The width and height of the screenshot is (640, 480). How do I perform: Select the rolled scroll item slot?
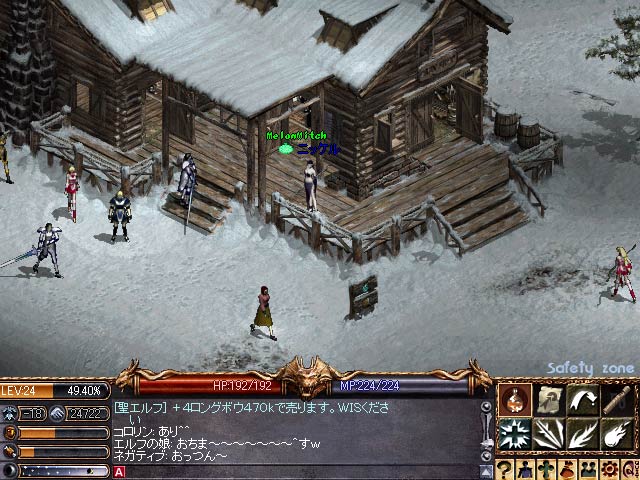coord(616,400)
